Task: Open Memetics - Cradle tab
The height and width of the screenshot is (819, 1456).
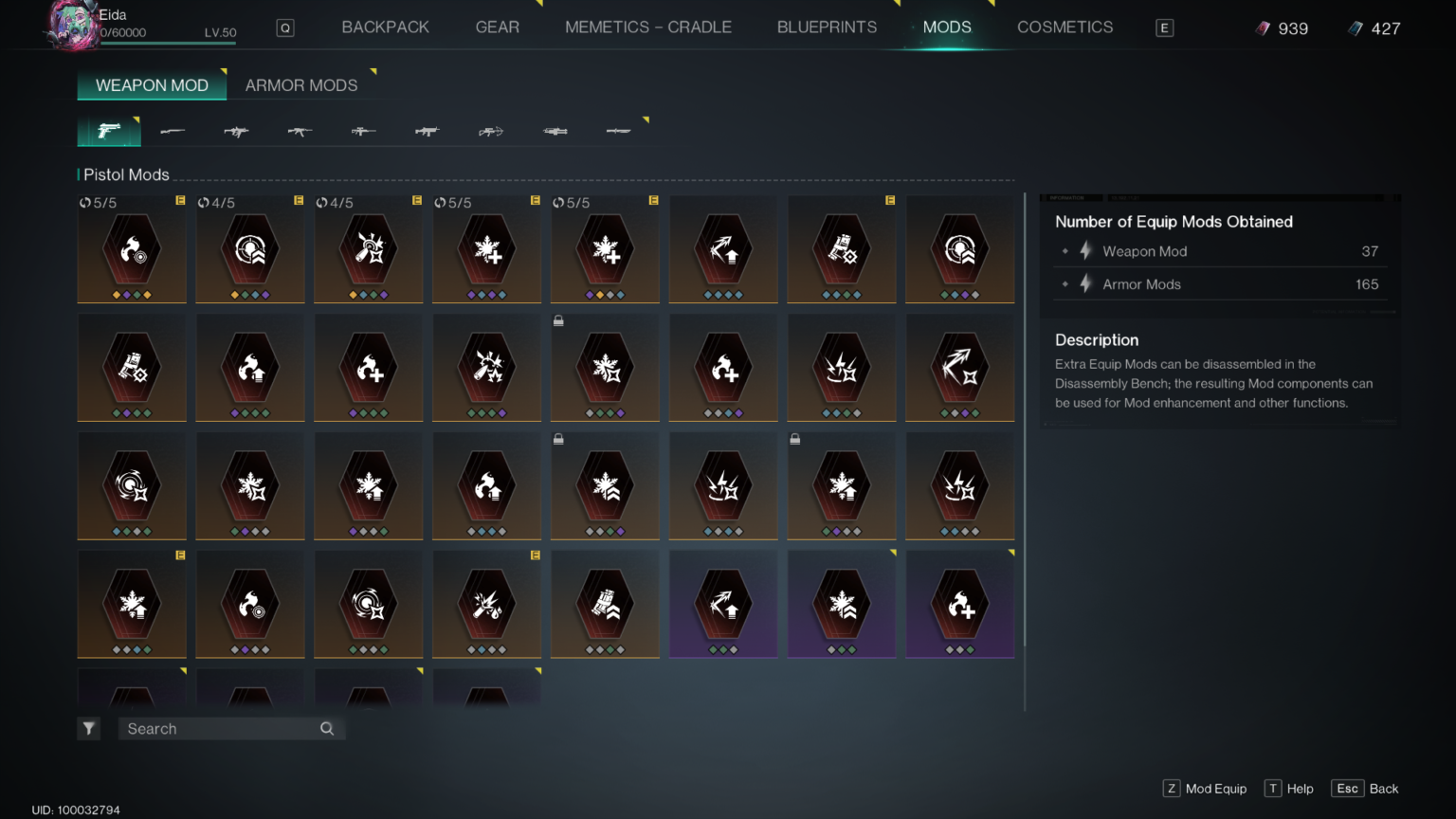Action: pyautogui.click(x=648, y=27)
